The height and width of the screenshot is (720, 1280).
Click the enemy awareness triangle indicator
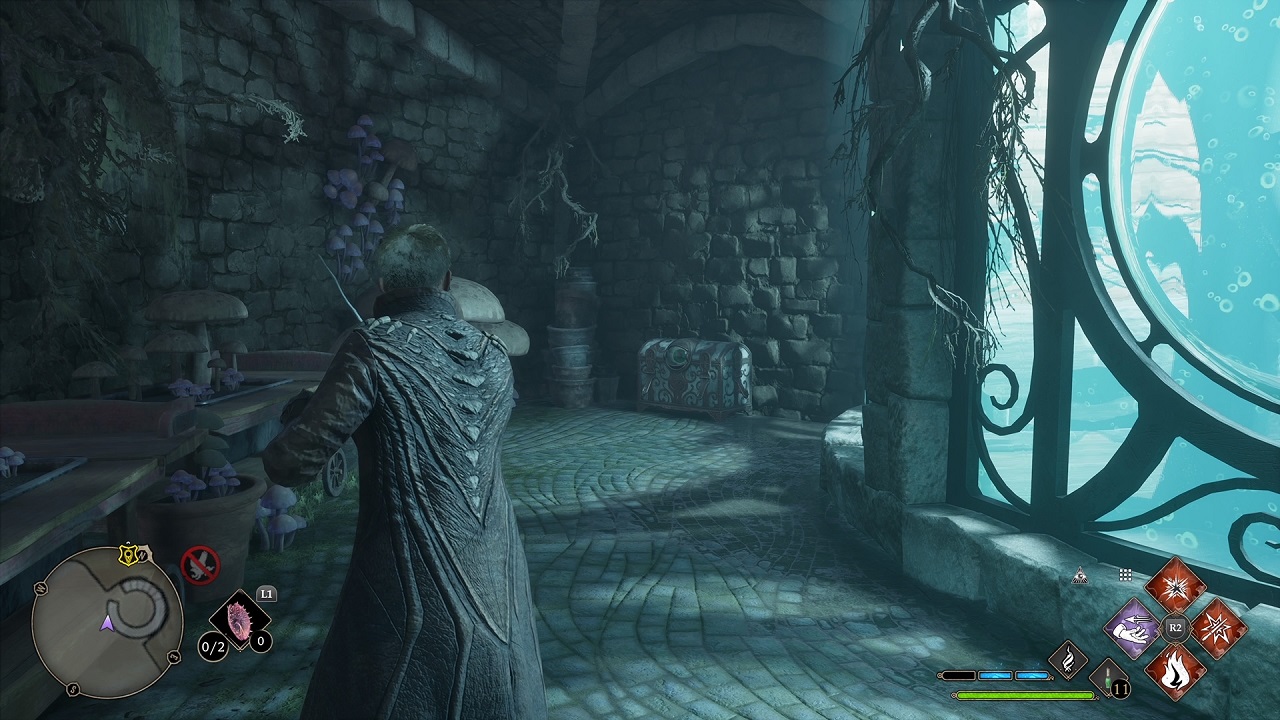pos(1081,576)
